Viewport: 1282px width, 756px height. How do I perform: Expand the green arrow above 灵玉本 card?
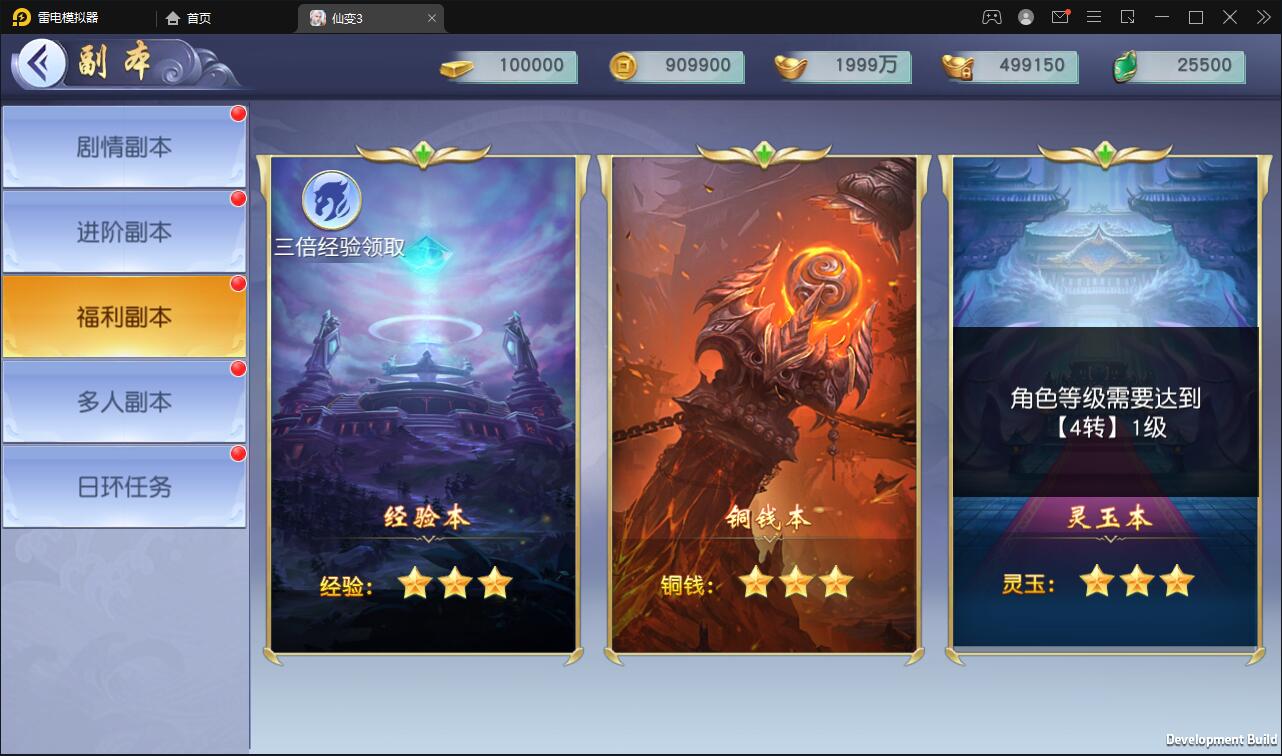pos(1104,152)
